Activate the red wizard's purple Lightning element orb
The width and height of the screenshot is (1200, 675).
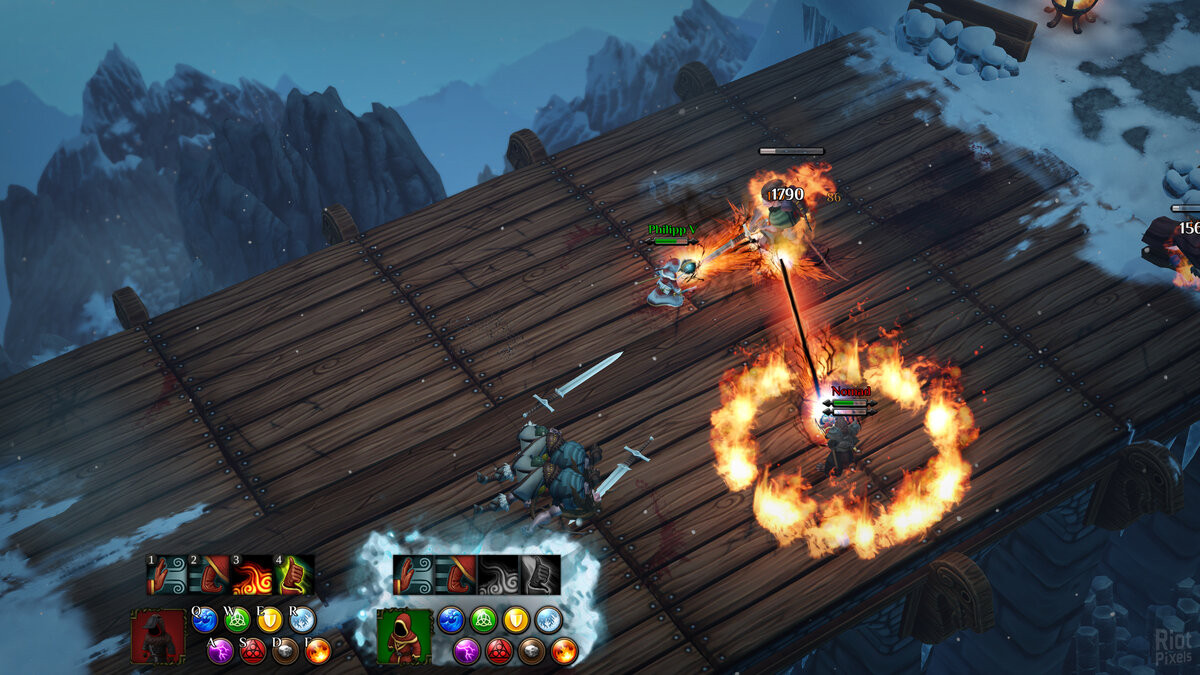221,652
